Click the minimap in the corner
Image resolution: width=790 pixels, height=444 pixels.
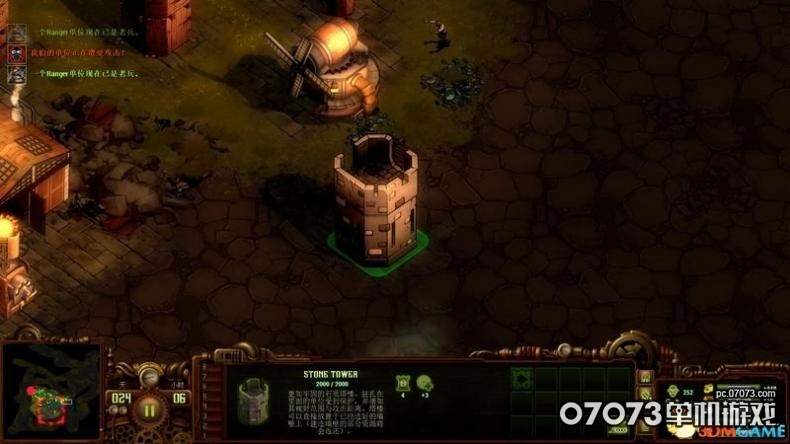(x=51, y=392)
